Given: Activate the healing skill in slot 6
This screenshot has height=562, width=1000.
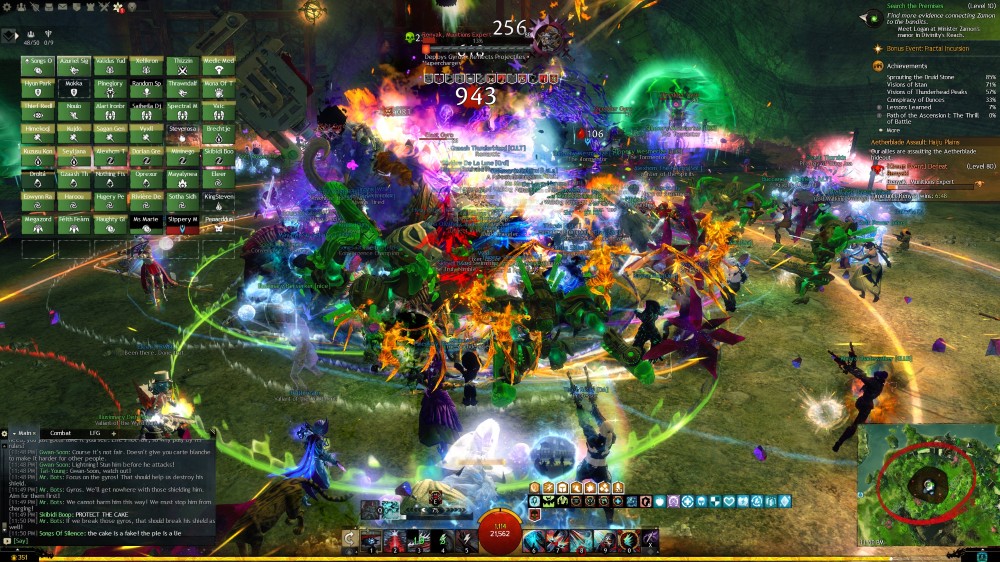Looking at the screenshot, I should coord(534,541).
